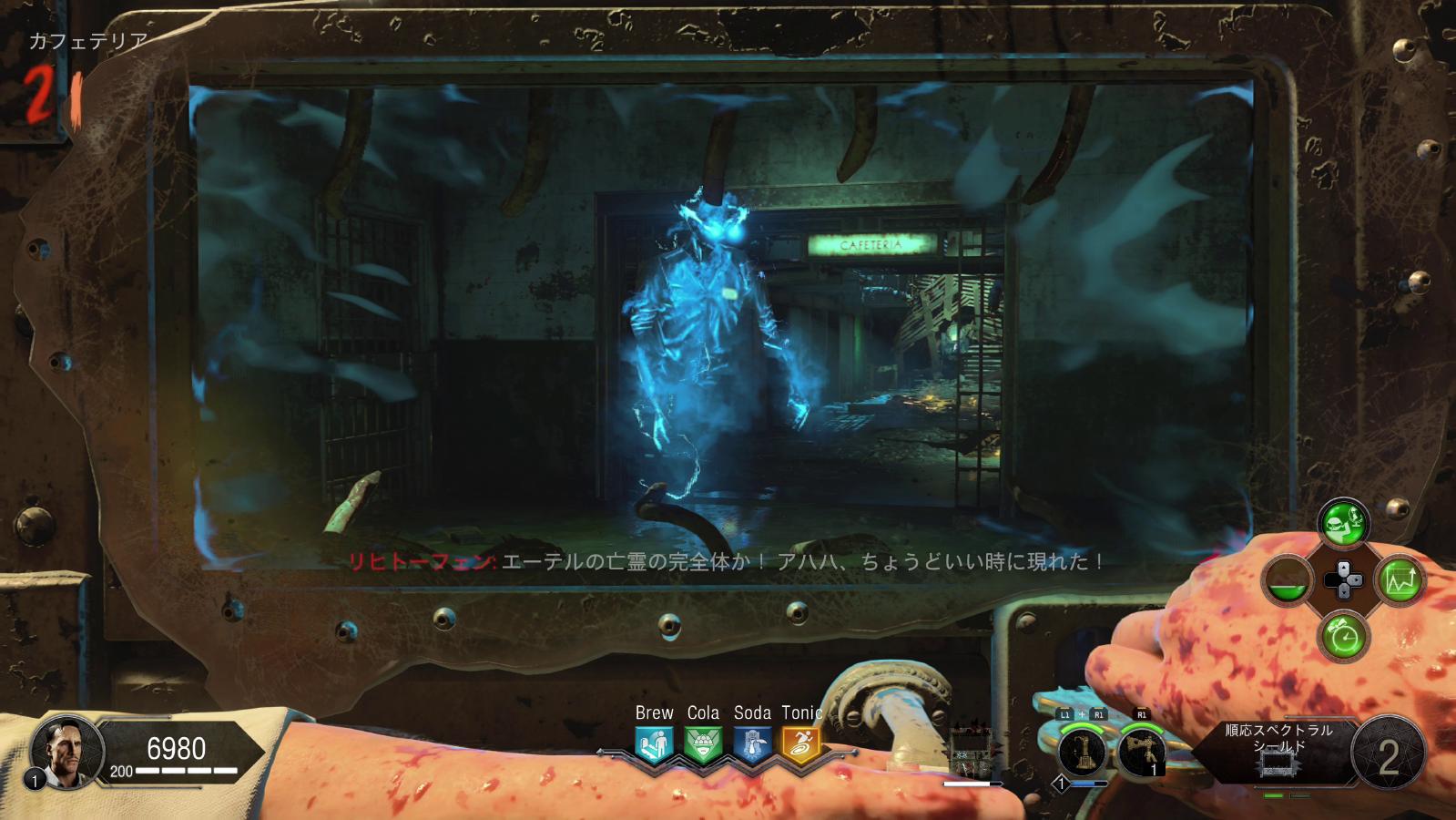This screenshot has height=820, width=1456.
Task: Click the shield durability icon
Action: point(969,752)
